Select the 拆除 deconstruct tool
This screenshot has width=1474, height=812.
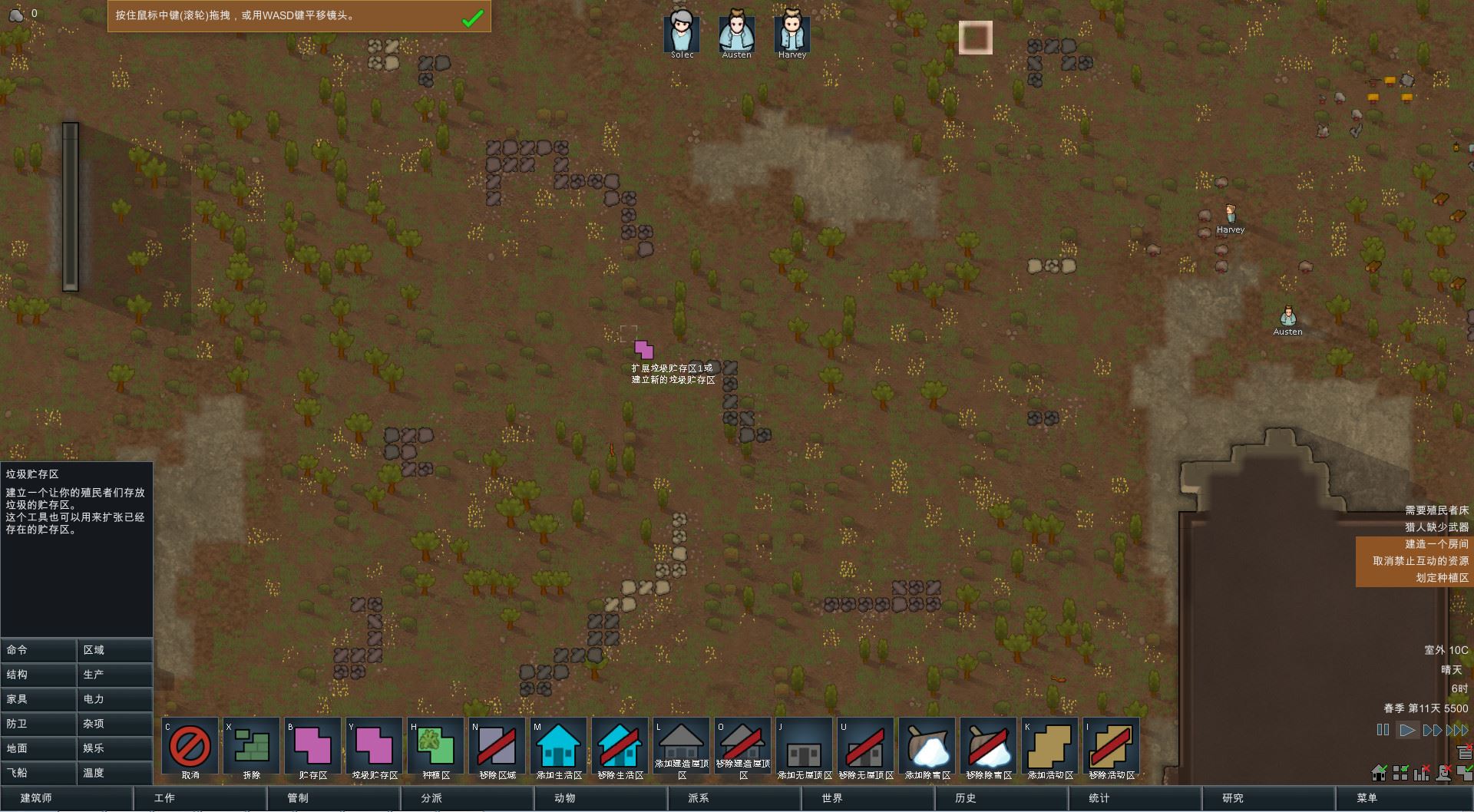coord(252,746)
